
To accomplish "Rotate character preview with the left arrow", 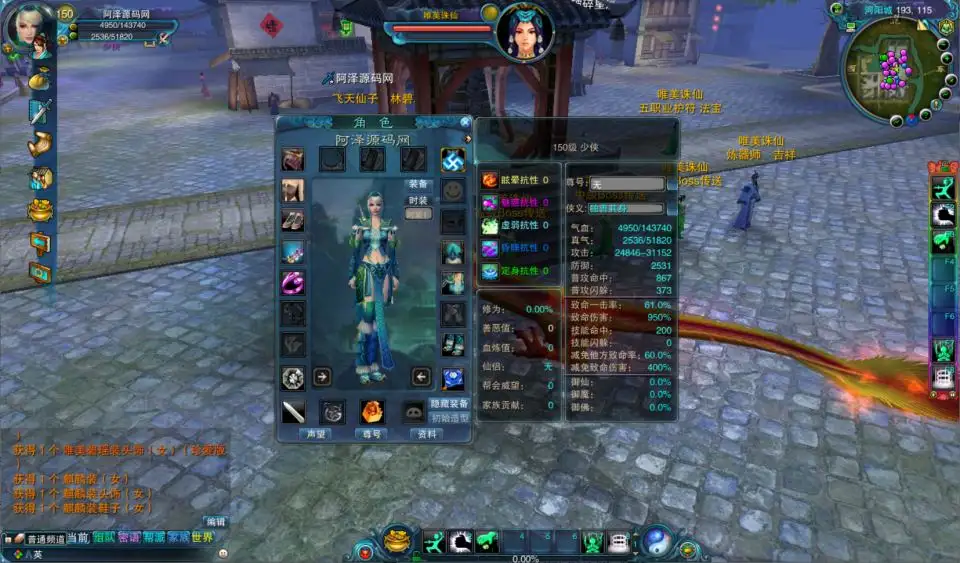I will [421, 377].
